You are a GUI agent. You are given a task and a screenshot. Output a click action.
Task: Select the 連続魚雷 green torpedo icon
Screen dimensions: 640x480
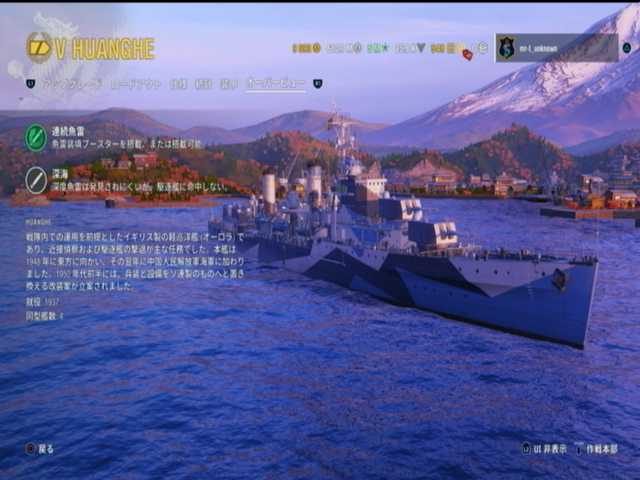(36, 137)
